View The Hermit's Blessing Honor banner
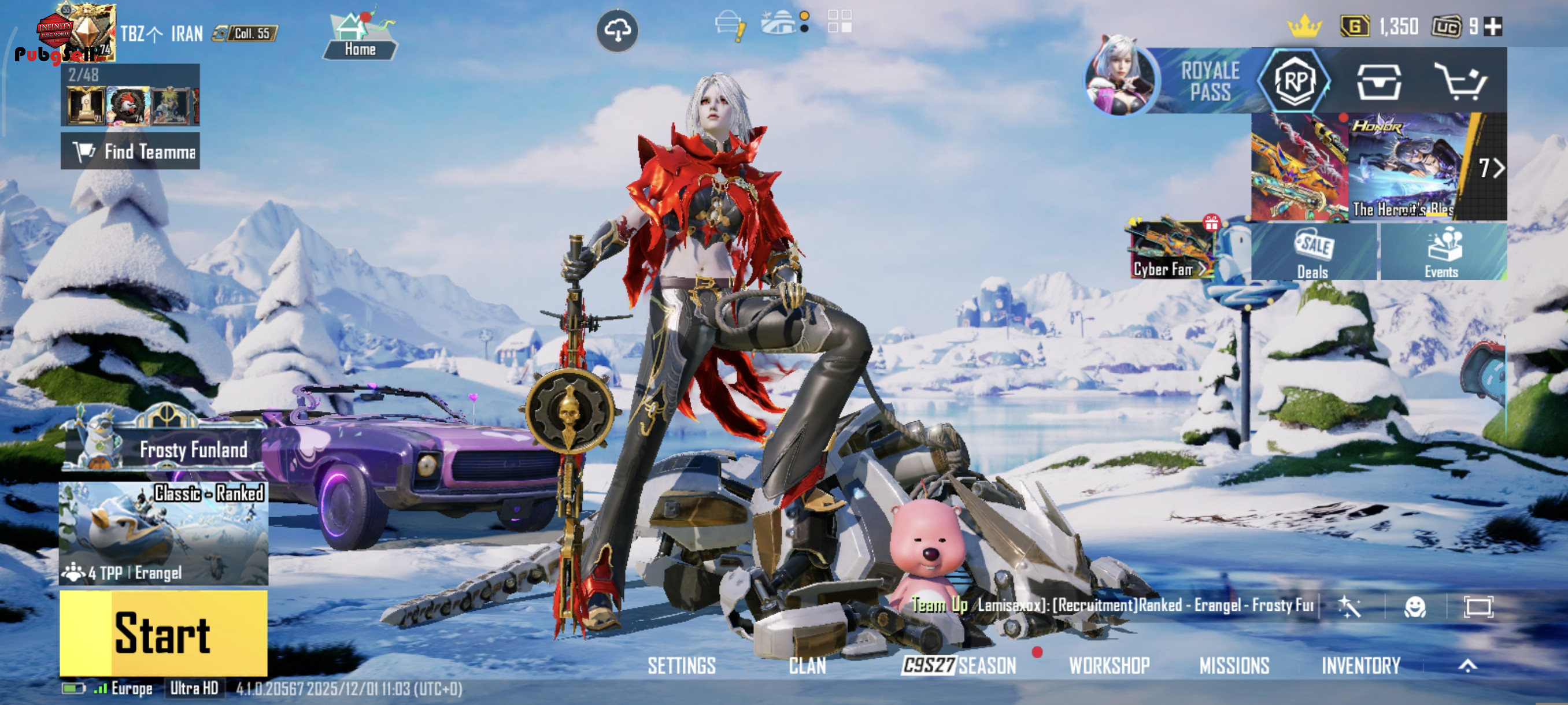This screenshot has height=705, width=1568. [1408, 166]
